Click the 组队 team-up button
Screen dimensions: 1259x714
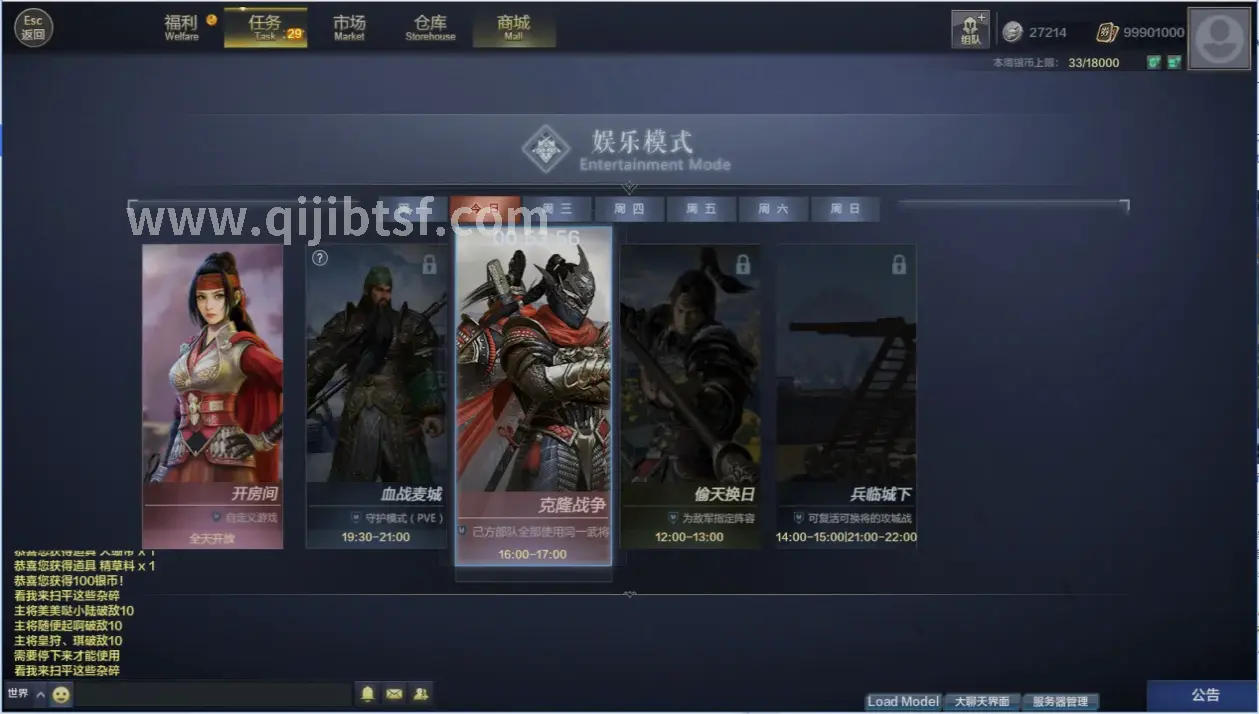point(969,30)
